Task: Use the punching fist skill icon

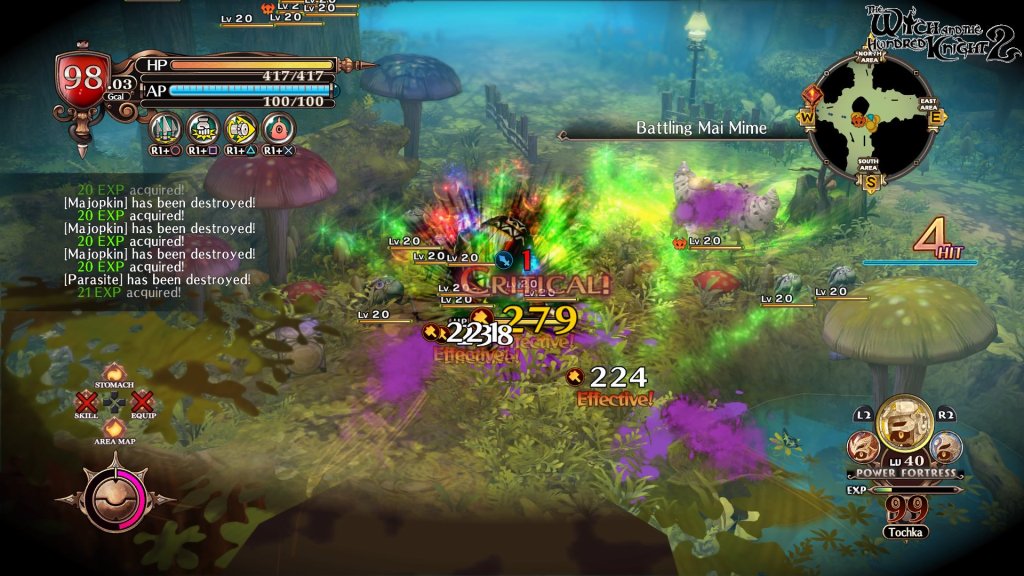Action: tap(203, 128)
